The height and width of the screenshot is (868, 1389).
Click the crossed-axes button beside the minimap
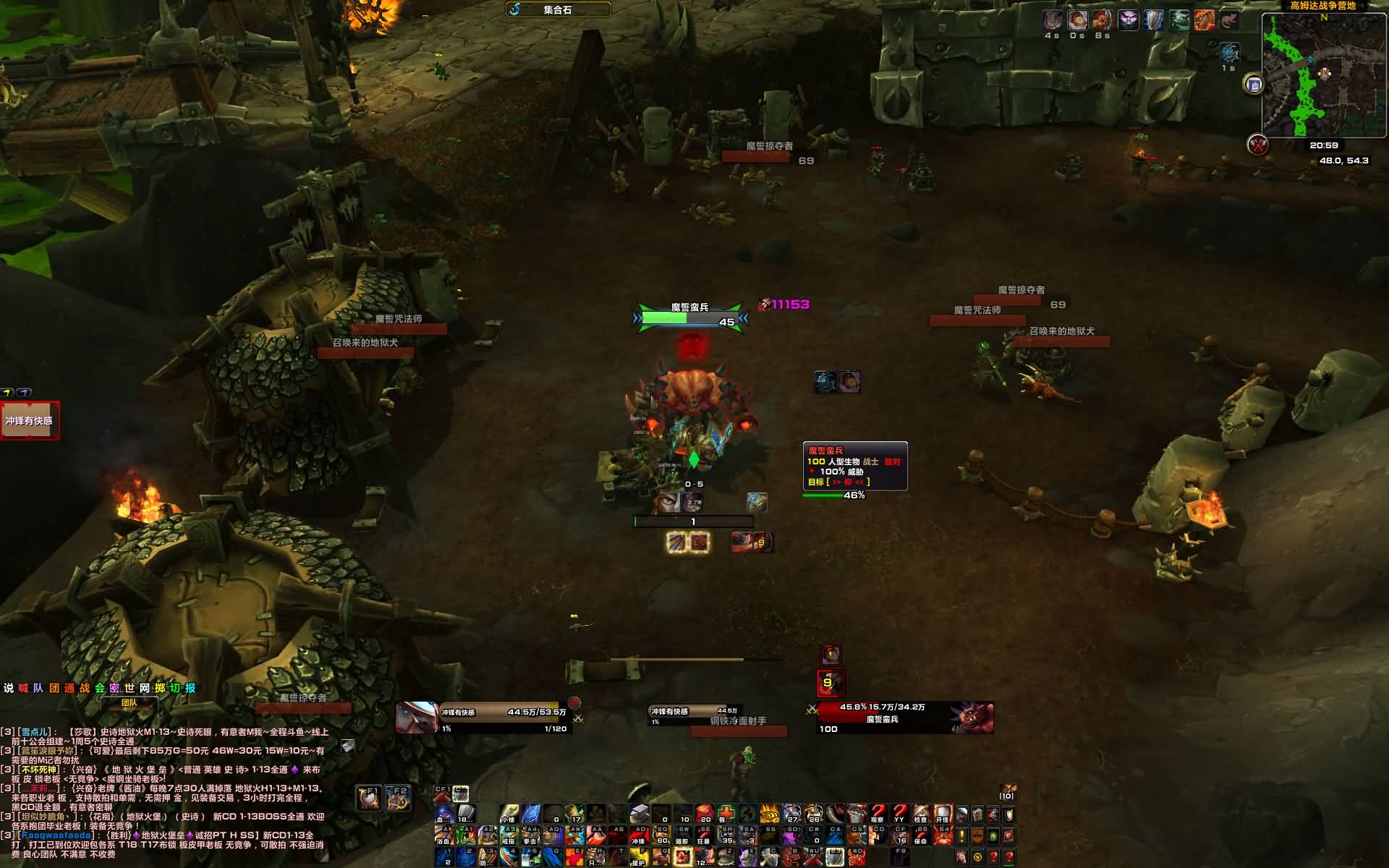[x=1258, y=145]
